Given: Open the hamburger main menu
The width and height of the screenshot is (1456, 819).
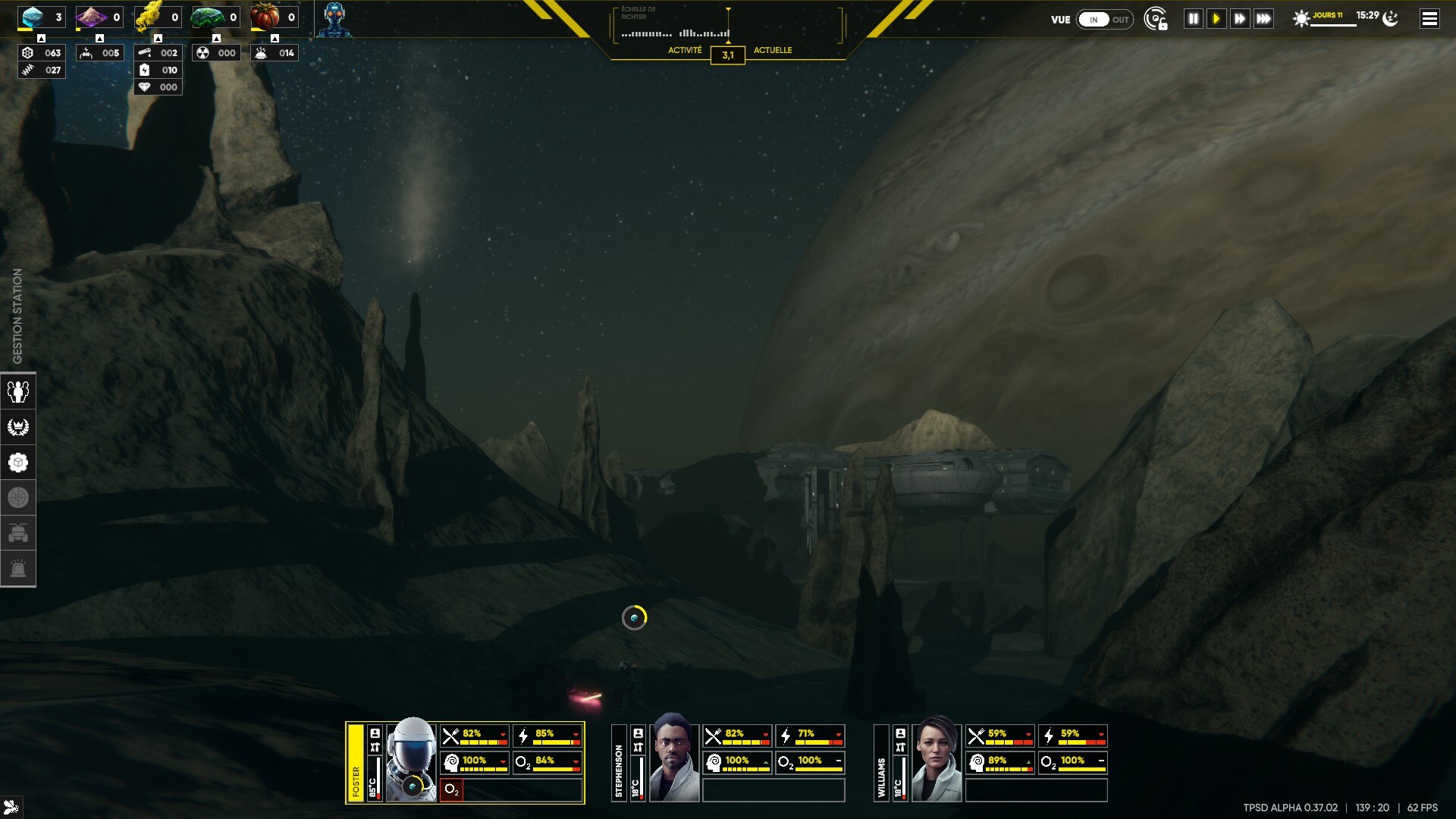Looking at the screenshot, I should [x=1429, y=19].
